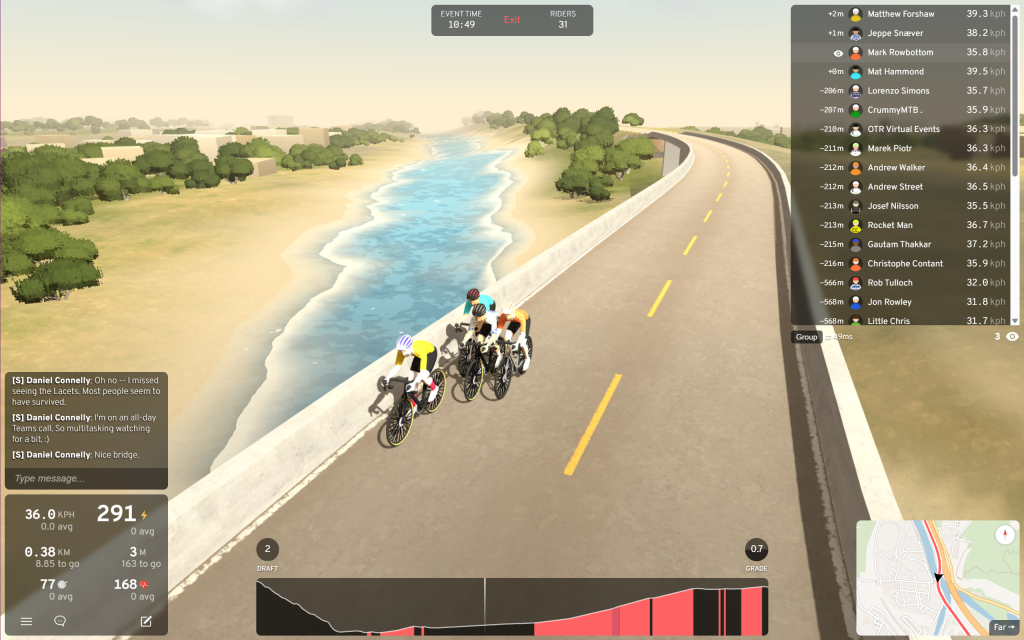Click the edit pencil icon in stats panel

pos(146,621)
